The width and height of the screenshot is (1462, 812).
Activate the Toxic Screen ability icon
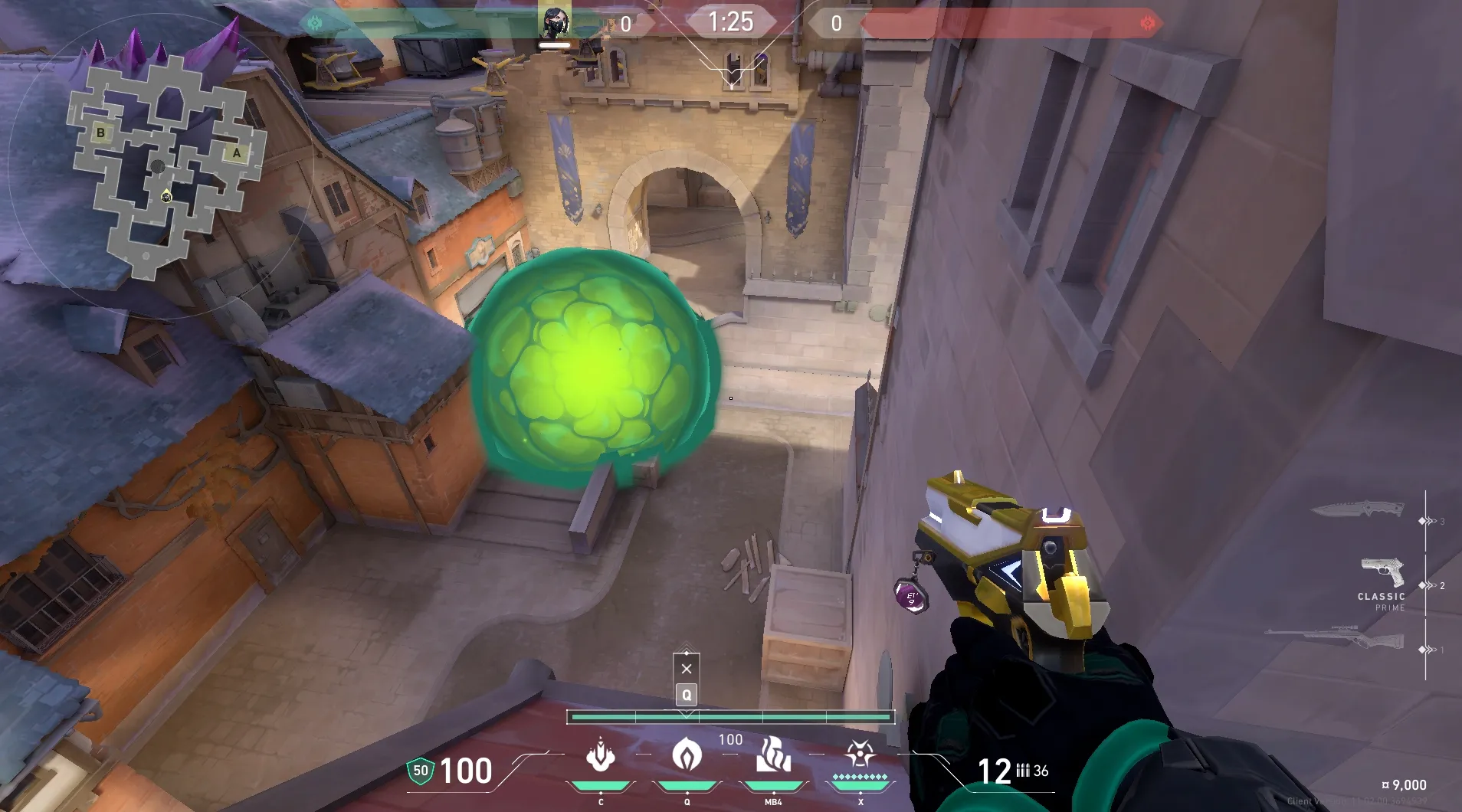773,755
